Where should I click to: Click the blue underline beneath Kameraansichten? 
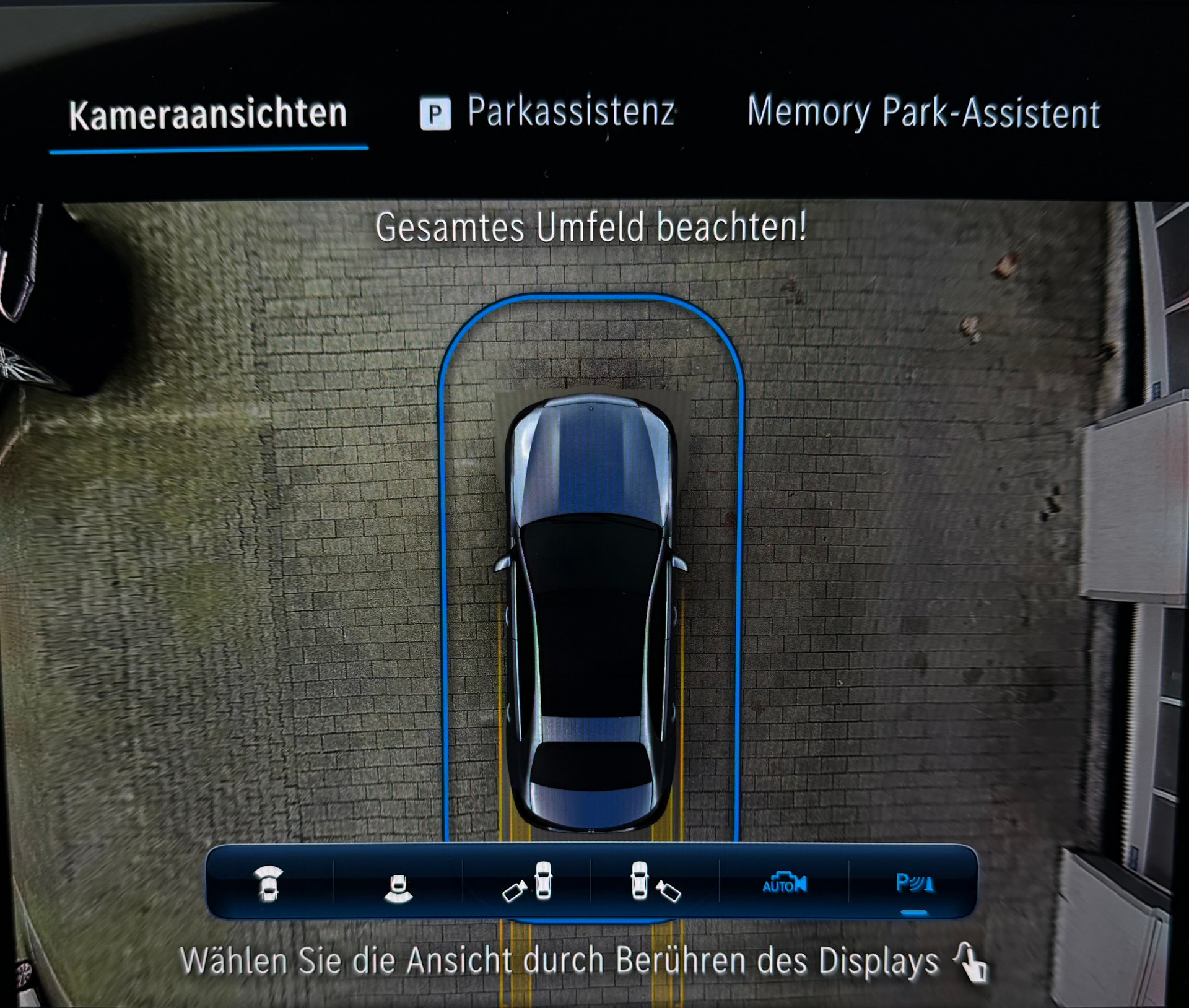pos(209,147)
